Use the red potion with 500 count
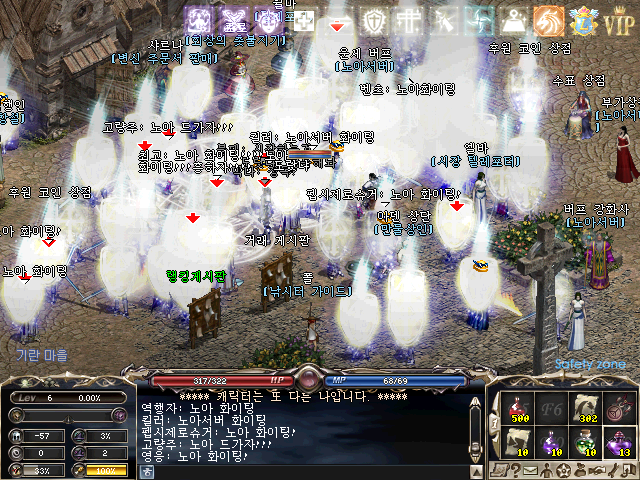The width and height of the screenshot is (640, 480). point(516,406)
